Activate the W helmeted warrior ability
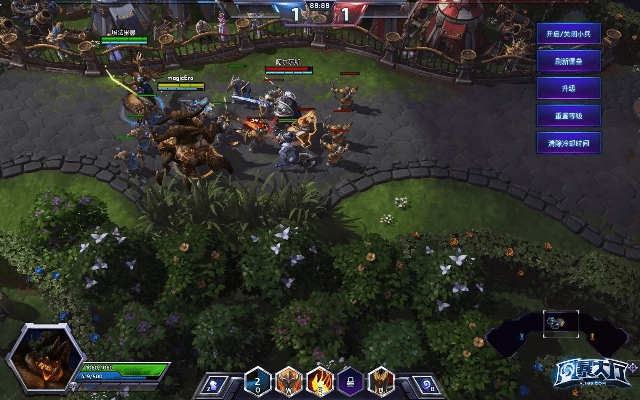 pos(289,381)
